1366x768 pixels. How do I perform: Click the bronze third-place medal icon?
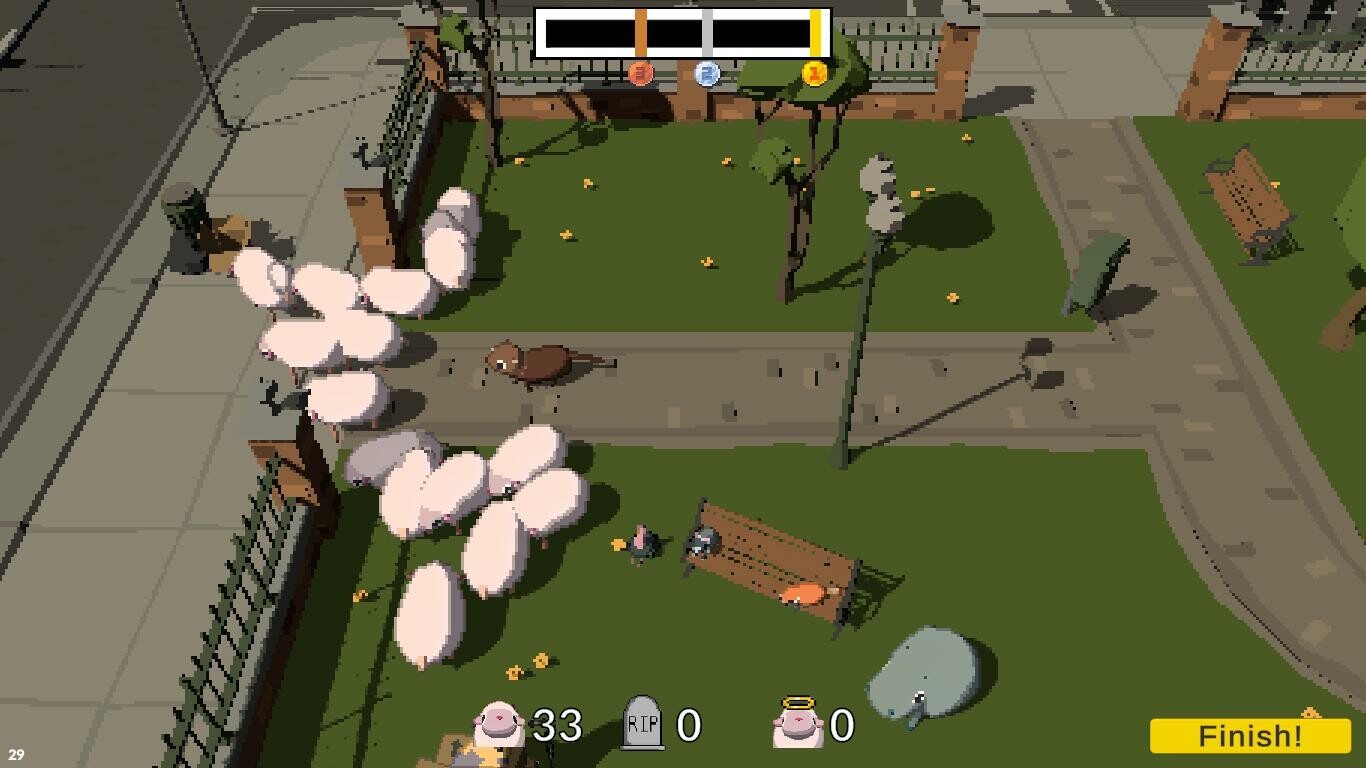638,71
